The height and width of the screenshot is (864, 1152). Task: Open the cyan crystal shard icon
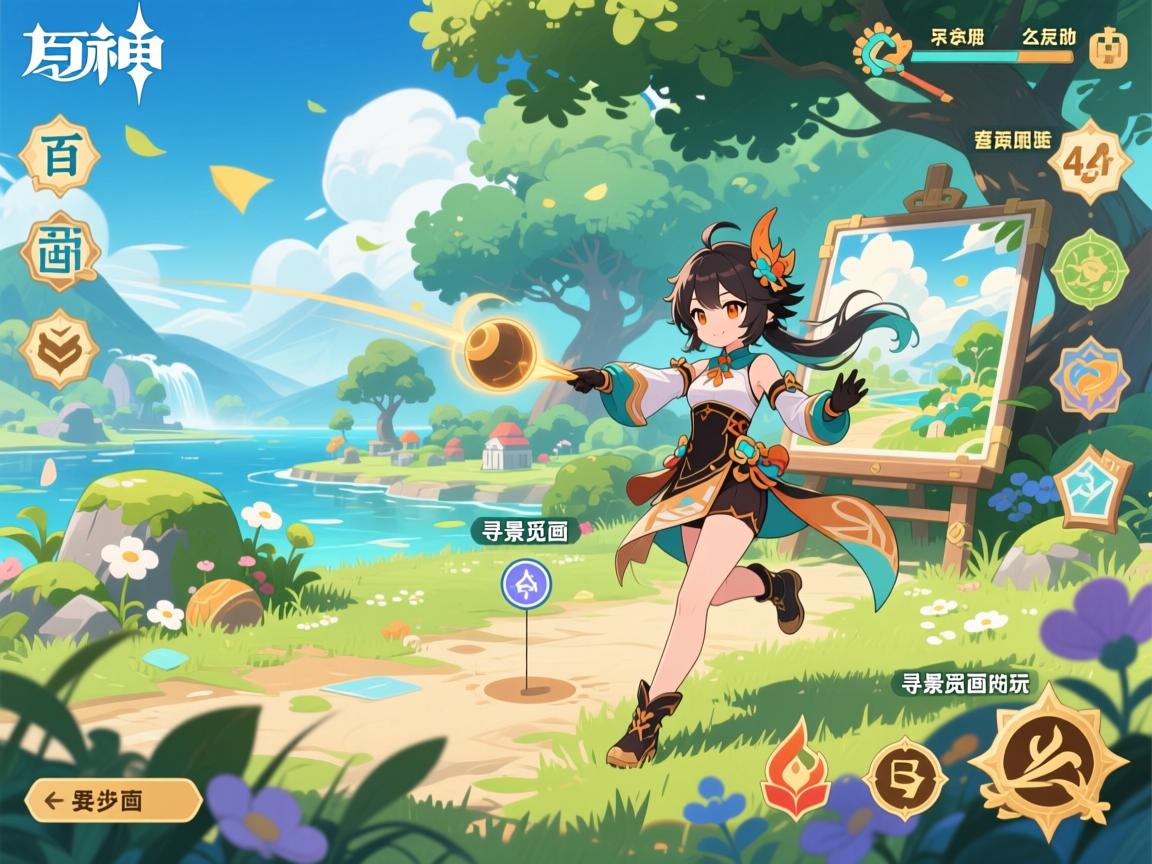[1092, 488]
